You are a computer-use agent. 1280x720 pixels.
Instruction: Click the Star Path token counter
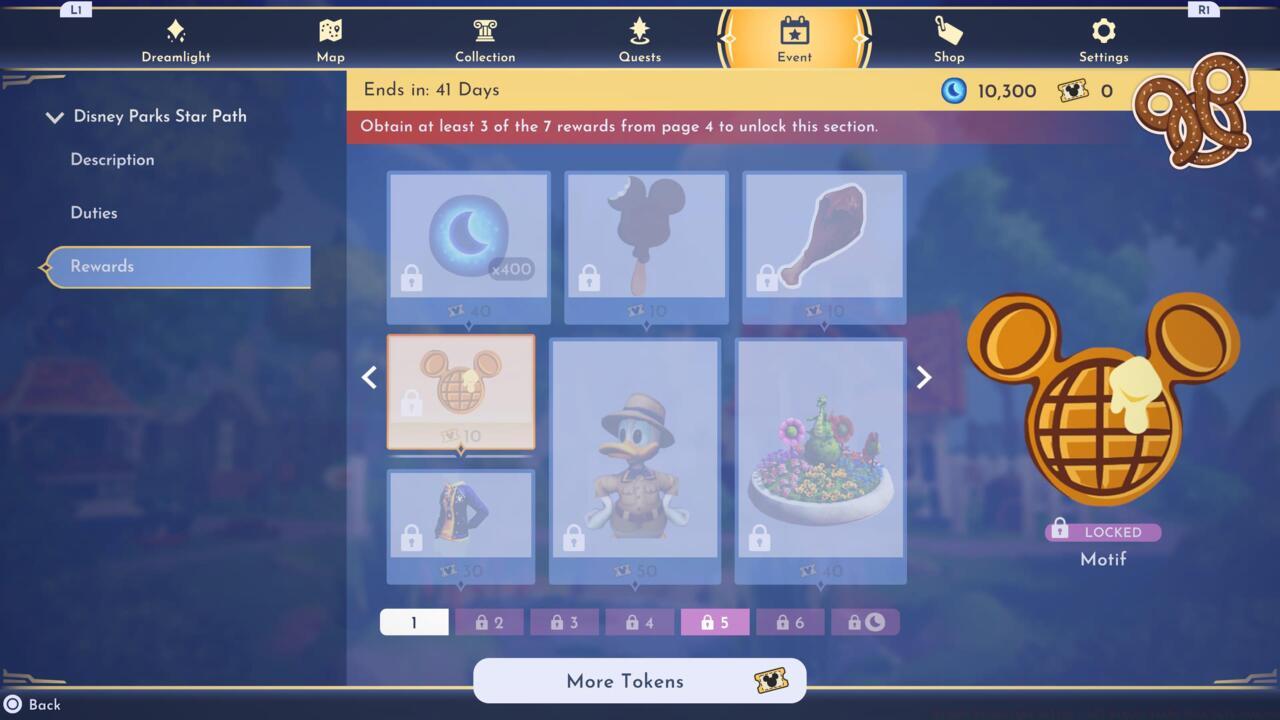click(1086, 90)
